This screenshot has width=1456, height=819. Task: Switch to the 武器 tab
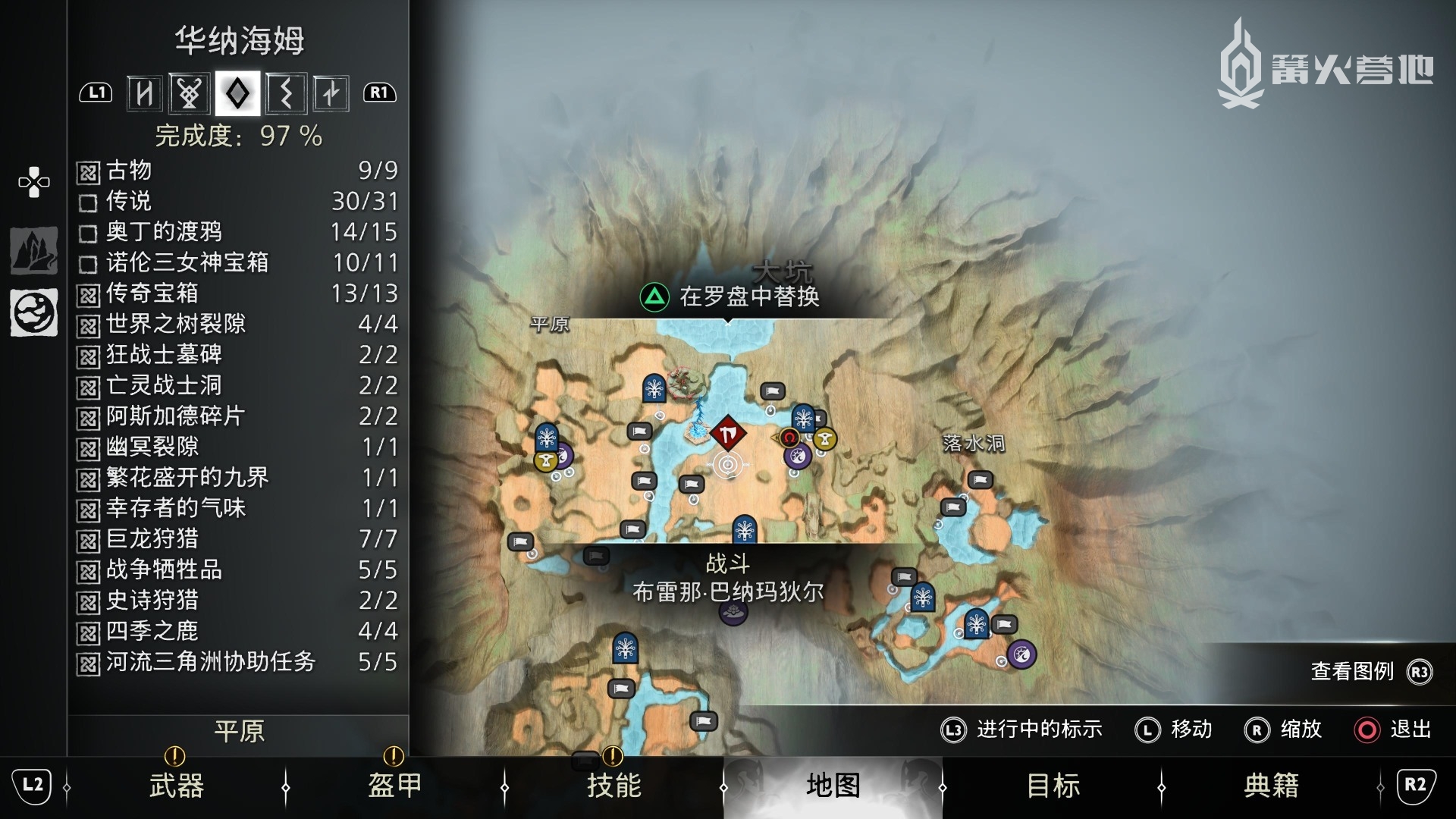(x=176, y=785)
